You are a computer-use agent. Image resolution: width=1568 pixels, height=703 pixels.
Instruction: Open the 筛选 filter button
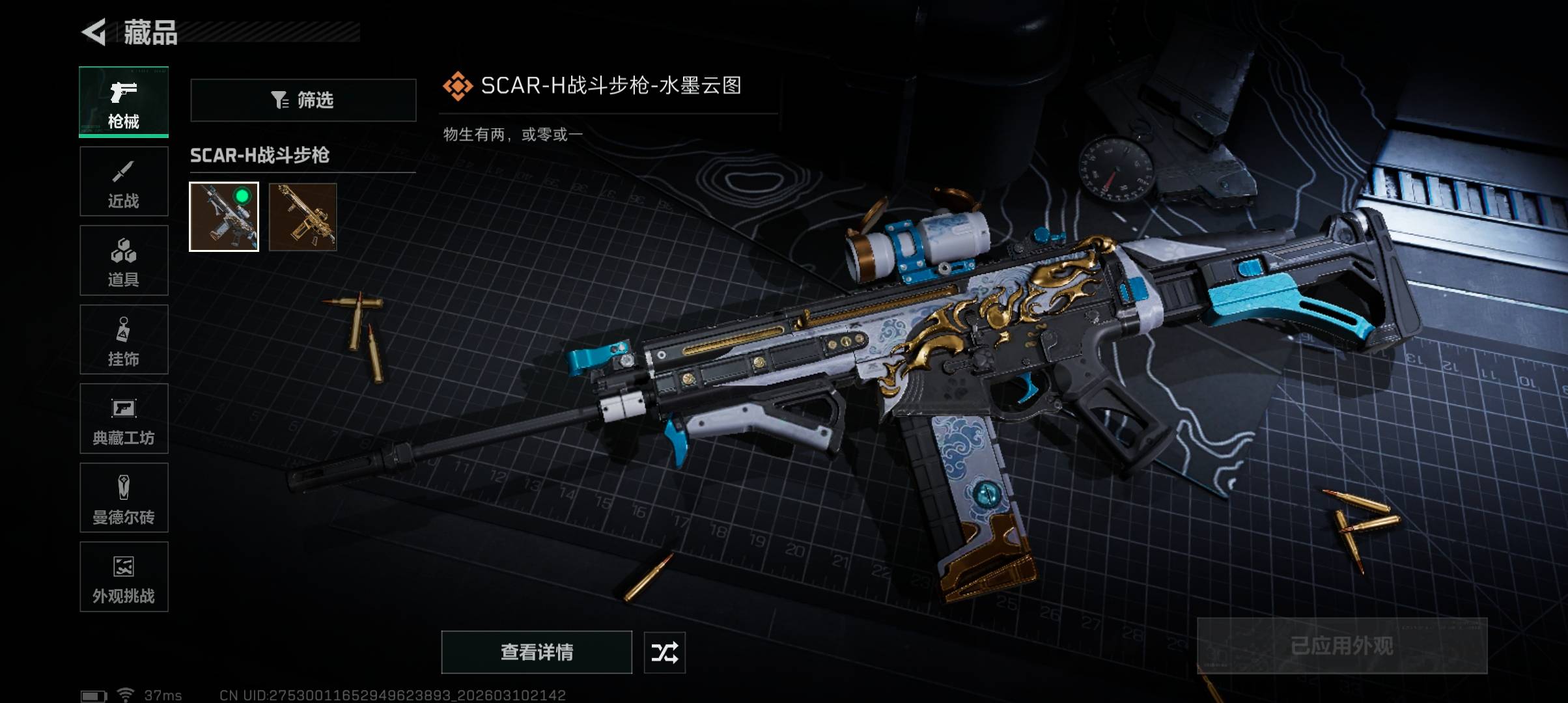point(303,100)
